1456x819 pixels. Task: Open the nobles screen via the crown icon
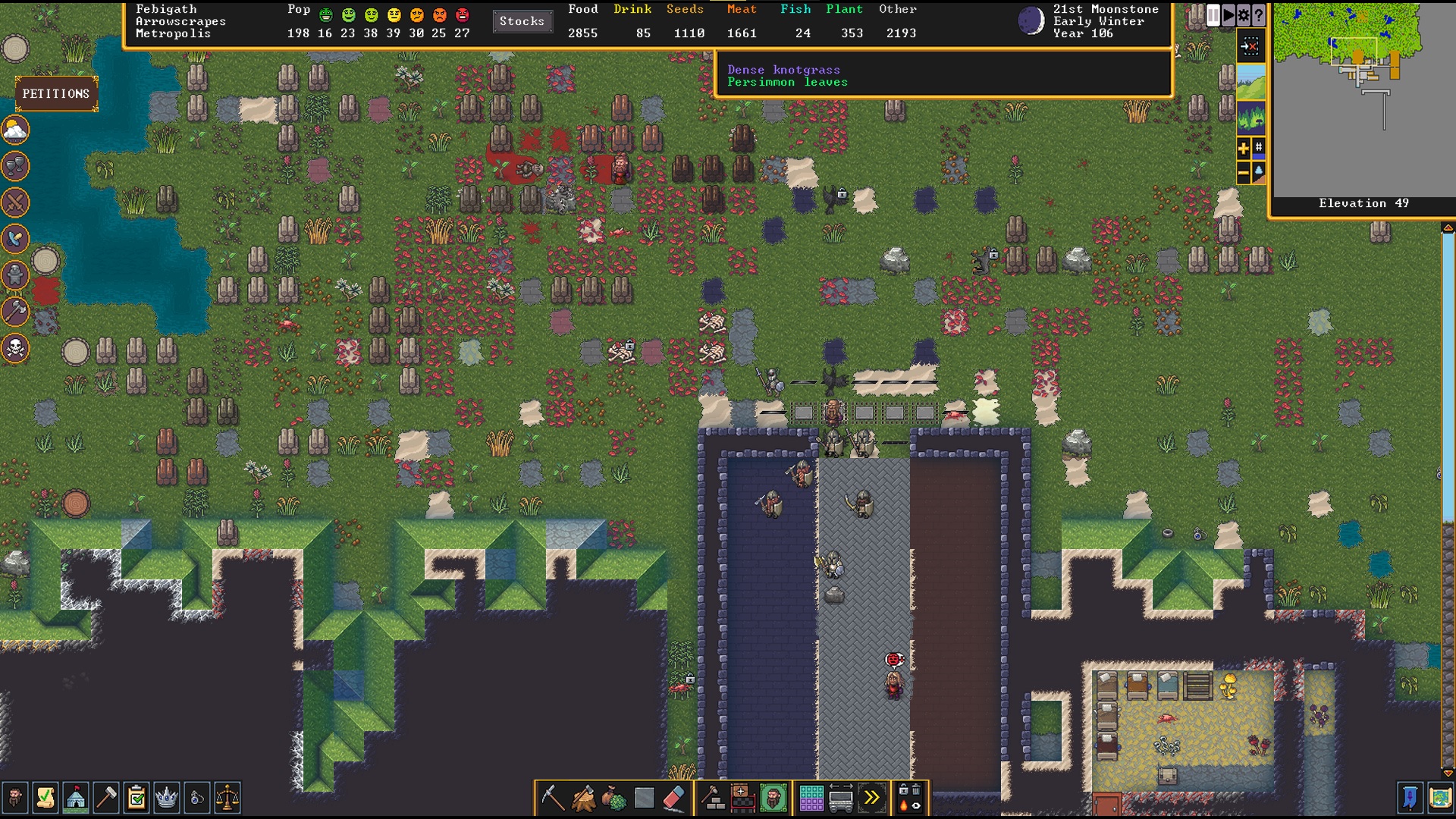click(167, 797)
